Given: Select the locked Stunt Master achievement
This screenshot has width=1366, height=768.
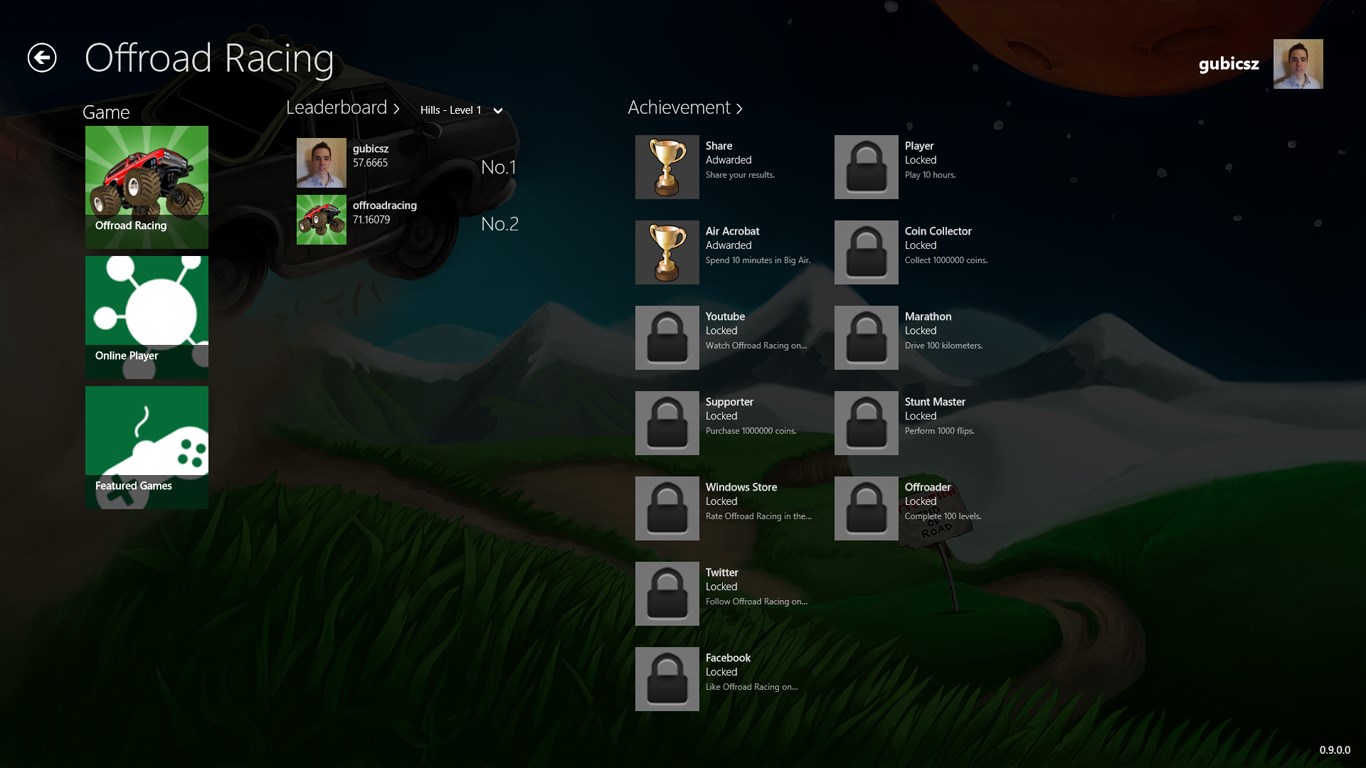Looking at the screenshot, I should pos(867,423).
